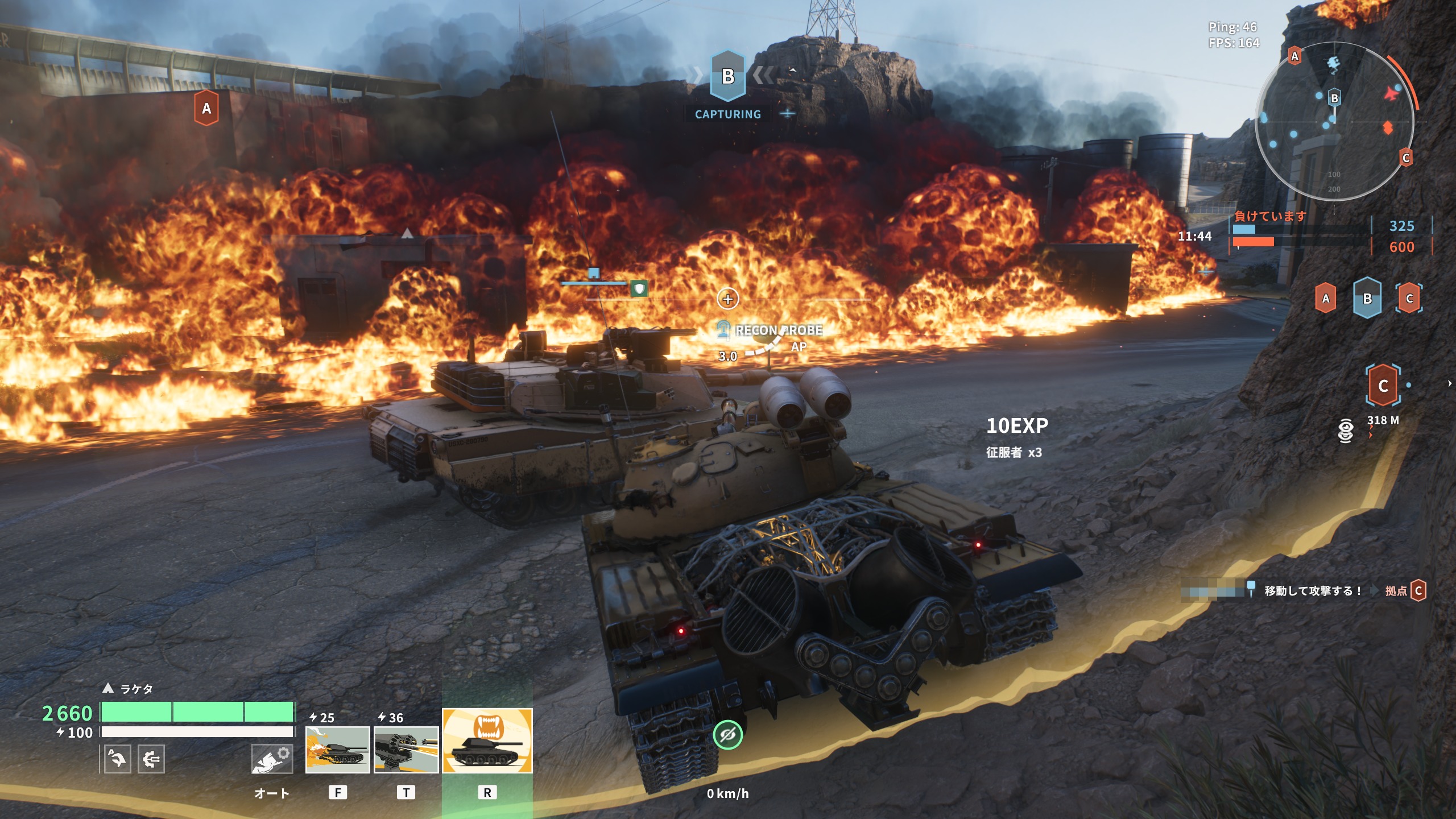Image resolution: width=1456 pixels, height=819 pixels.
Task: Click the point B capturing indicator
Action: pyautogui.click(x=728, y=77)
